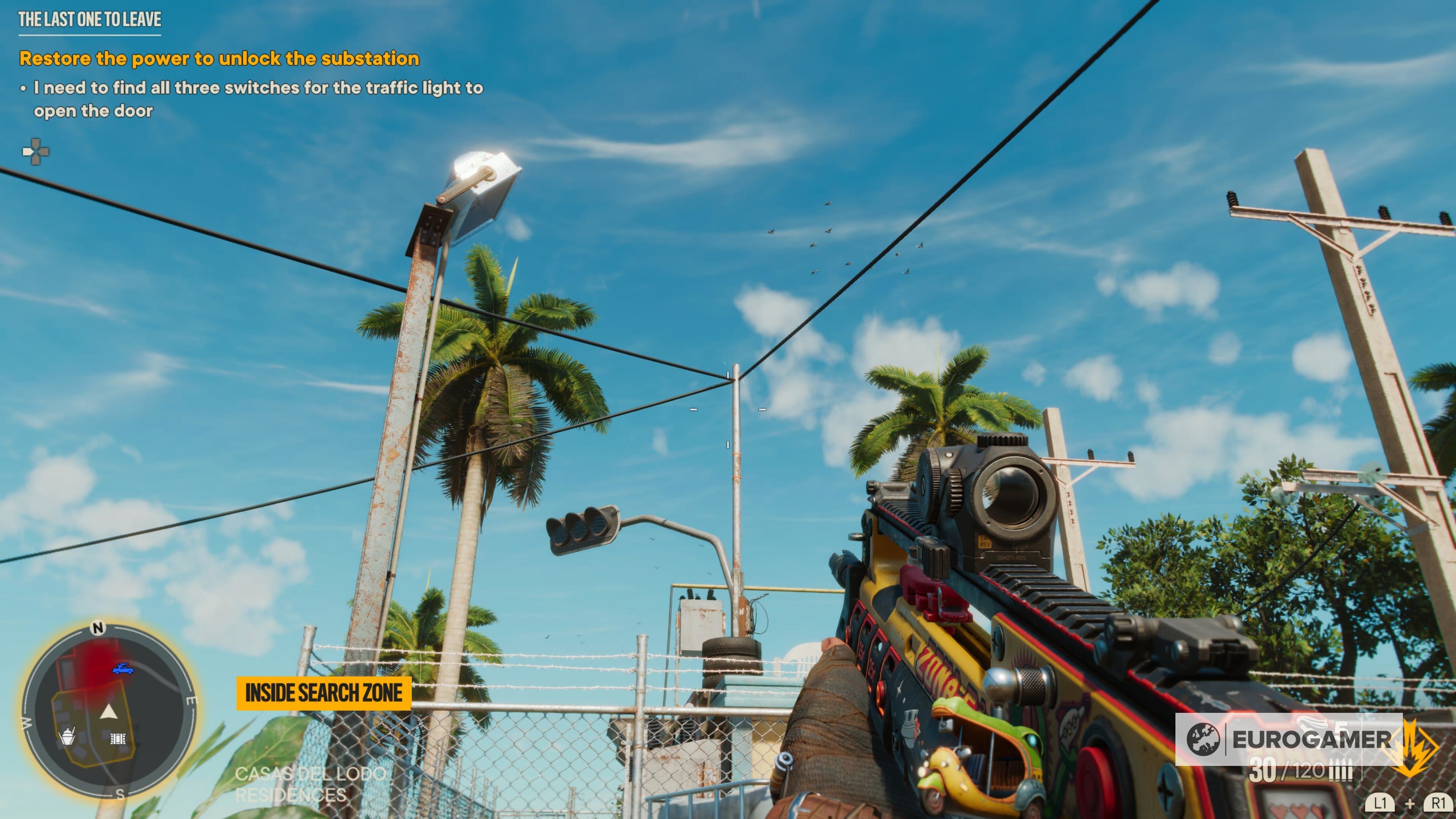Click the camp marker icon on the minimap
The image size is (1456, 819).
pyautogui.click(x=118, y=739)
